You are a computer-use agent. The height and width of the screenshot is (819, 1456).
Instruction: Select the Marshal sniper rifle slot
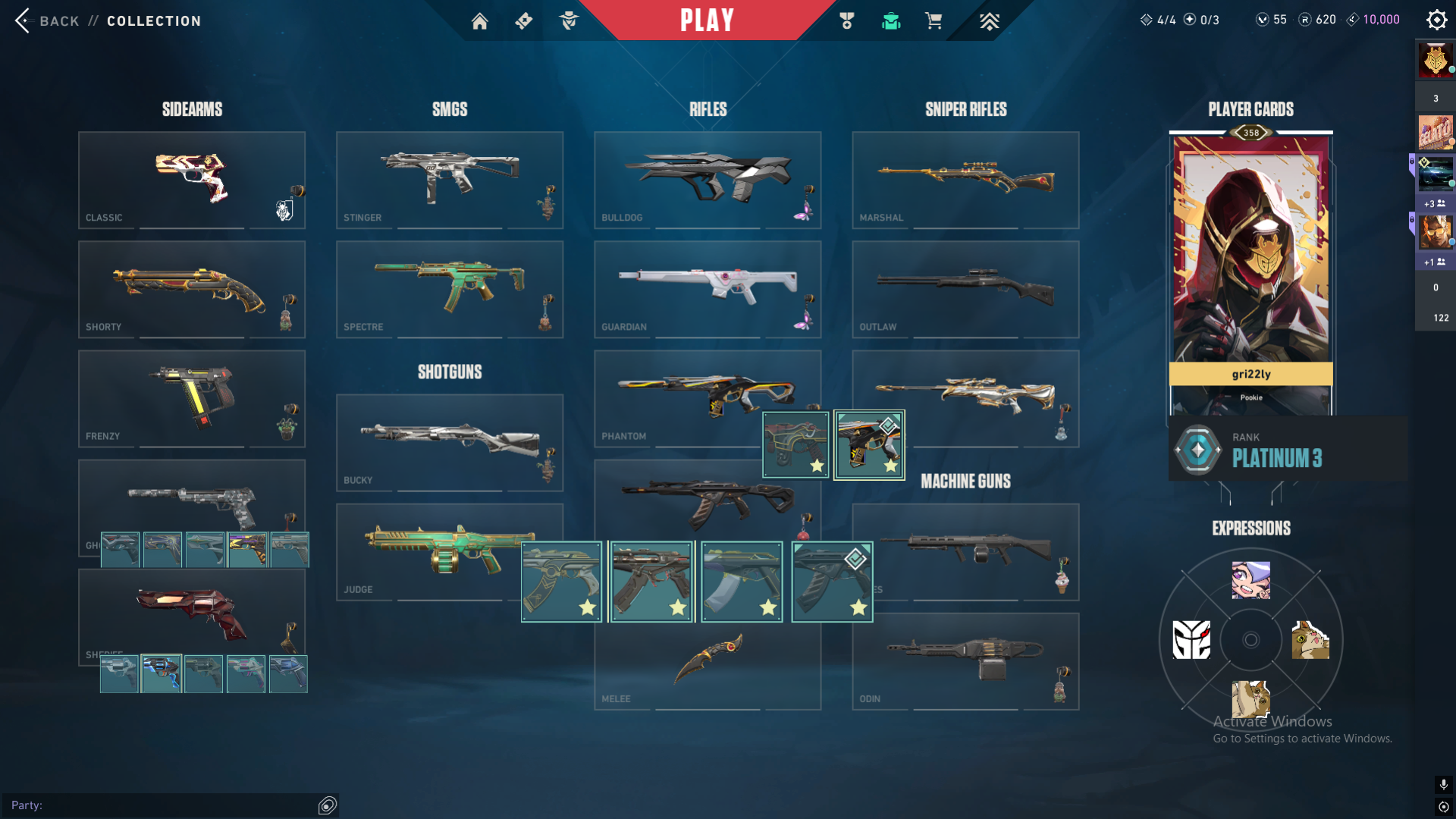click(965, 180)
